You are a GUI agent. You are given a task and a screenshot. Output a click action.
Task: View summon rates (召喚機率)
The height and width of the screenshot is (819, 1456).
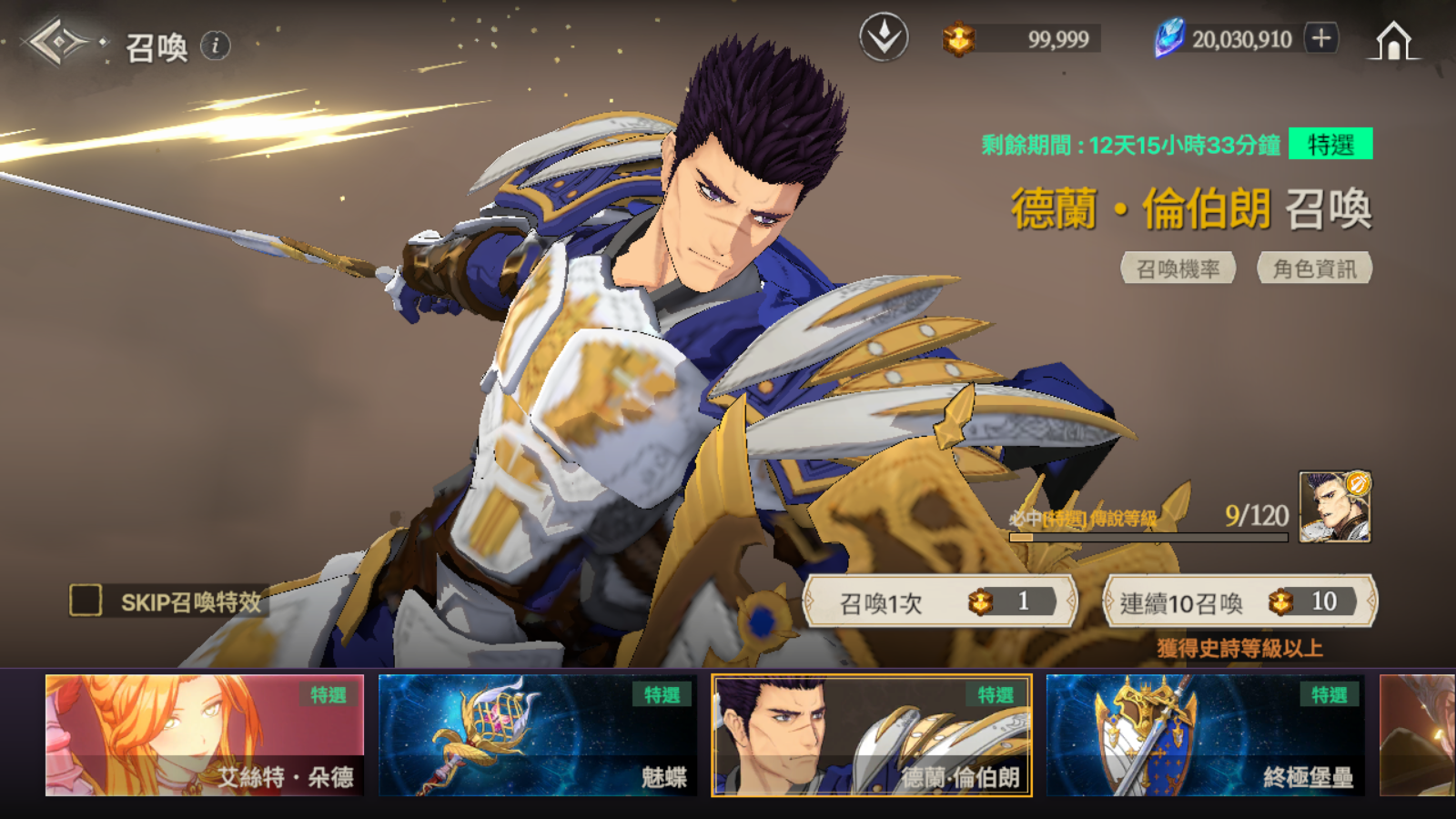pos(1178,268)
